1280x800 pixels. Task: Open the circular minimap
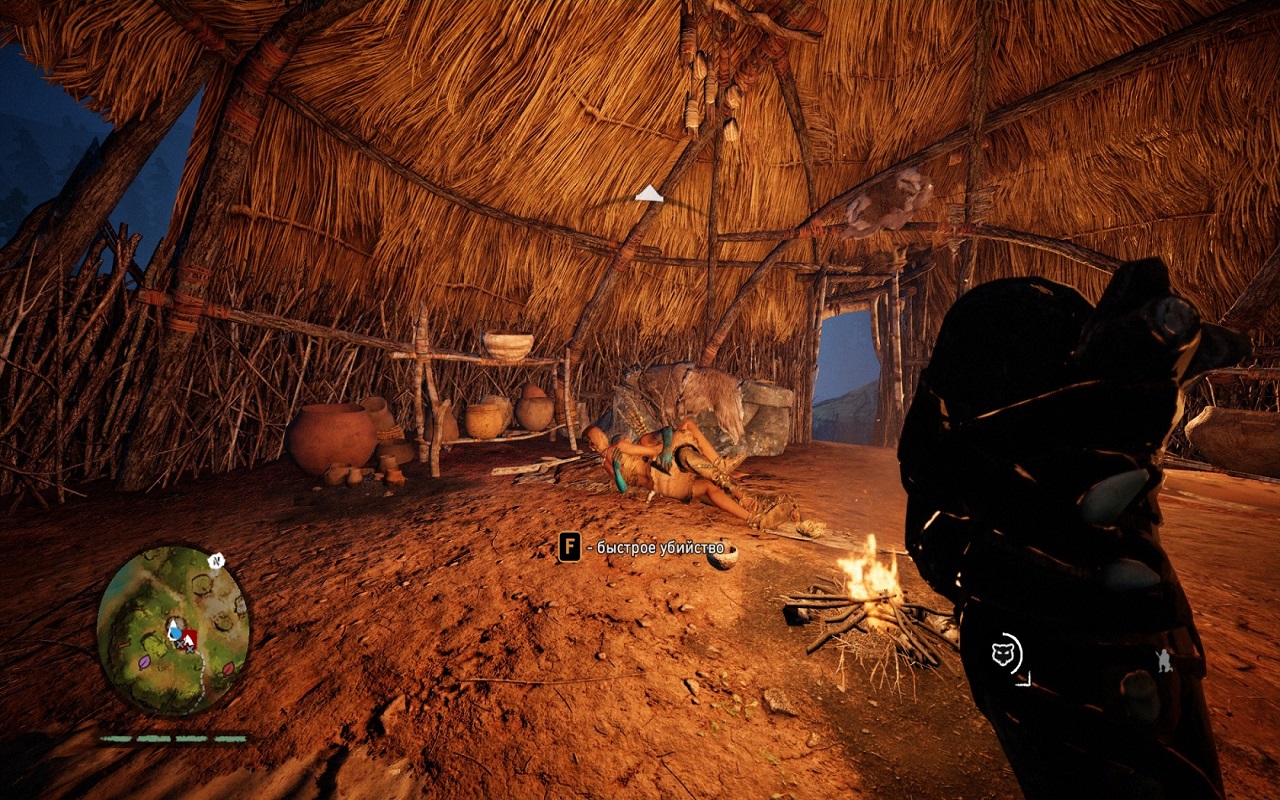tap(172, 630)
